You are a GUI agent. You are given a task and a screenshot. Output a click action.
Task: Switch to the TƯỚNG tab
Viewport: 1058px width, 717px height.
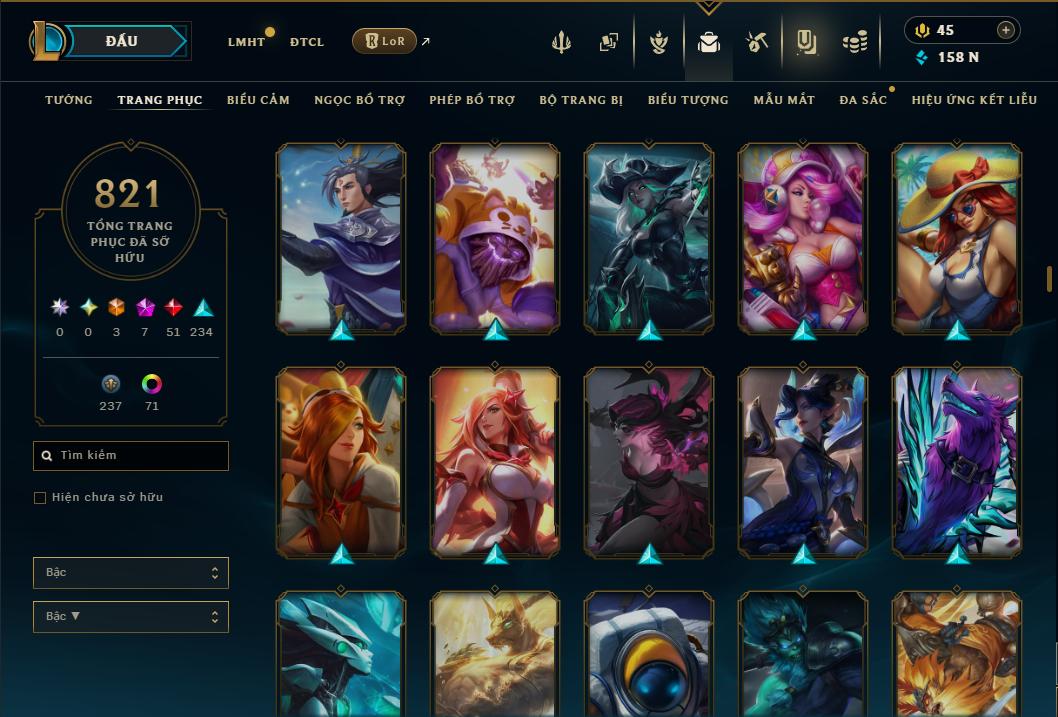tap(69, 100)
